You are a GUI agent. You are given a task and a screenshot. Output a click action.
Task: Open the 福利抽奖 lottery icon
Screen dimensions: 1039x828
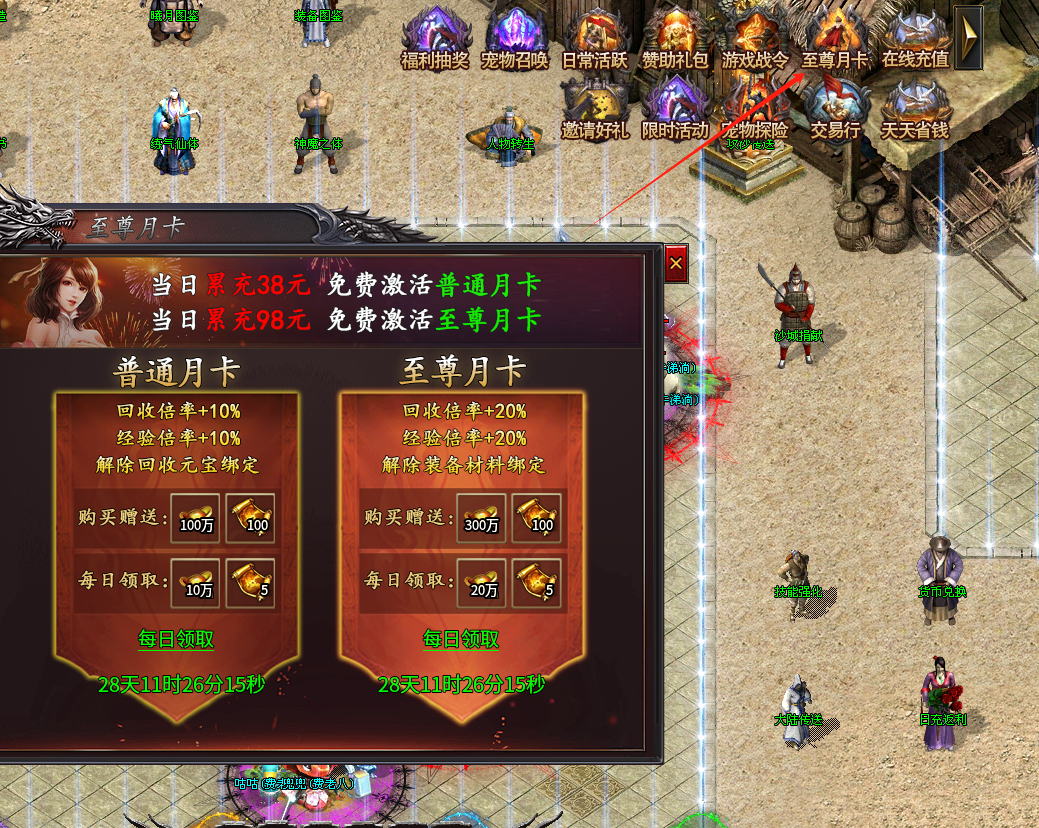435,40
